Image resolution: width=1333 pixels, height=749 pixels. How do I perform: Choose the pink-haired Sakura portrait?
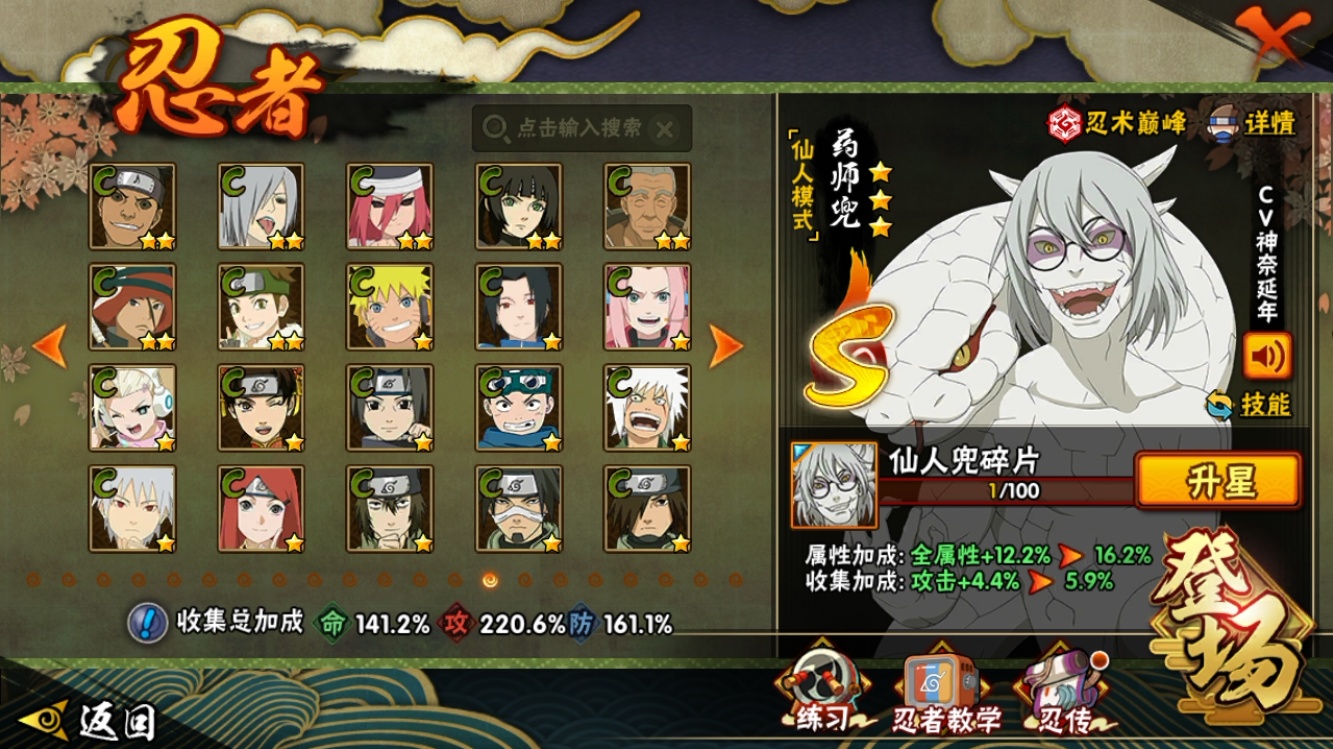pyautogui.click(x=647, y=307)
